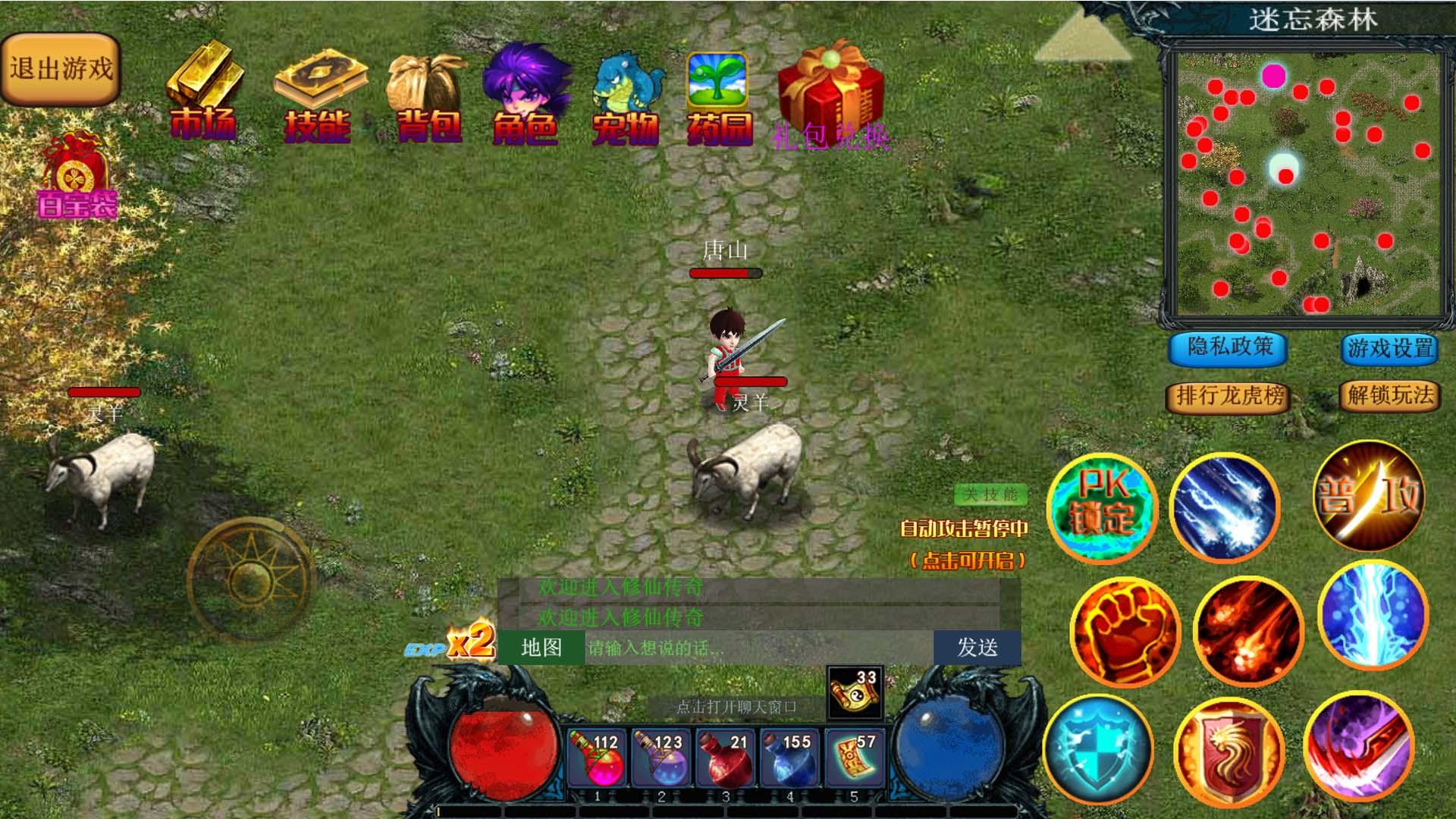Viewport: 1456px width, 819px height.
Task: Click the 发送 send chat button
Action: click(x=977, y=648)
